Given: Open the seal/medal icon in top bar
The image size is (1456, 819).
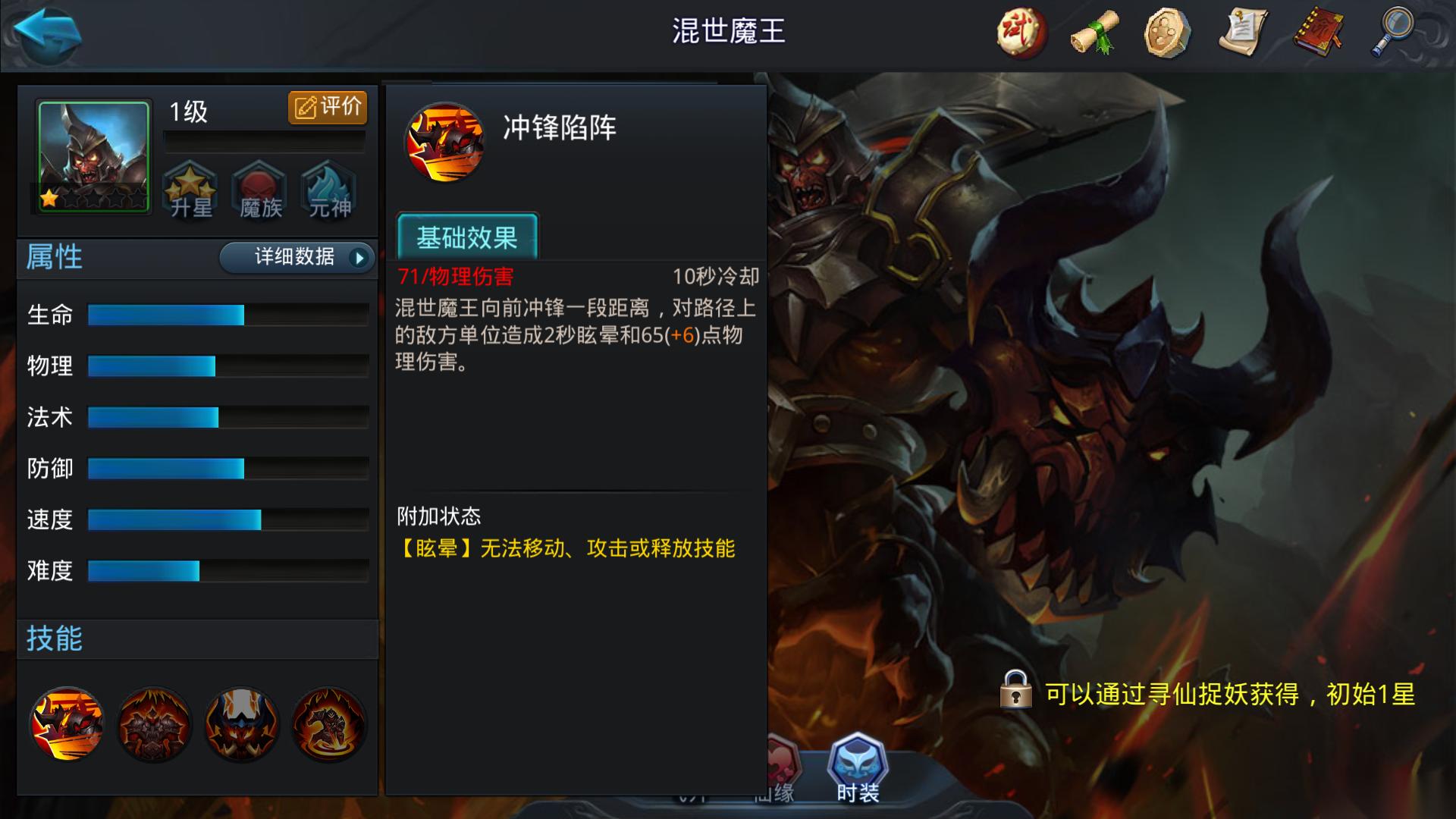Looking at the screenshot, I should tap(1166, 32).
